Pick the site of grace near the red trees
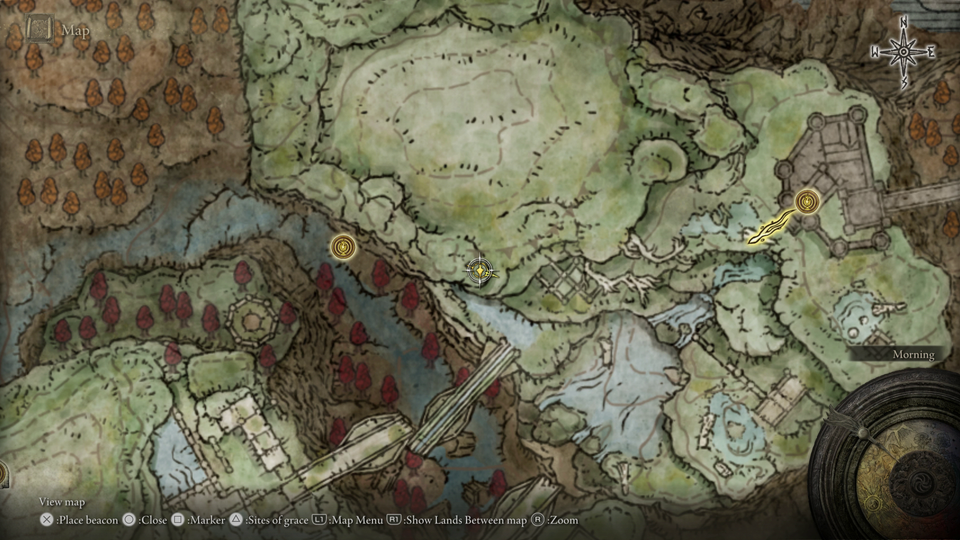Image resolution: width=960 pixels, height=540 pixels. [343, 246]
